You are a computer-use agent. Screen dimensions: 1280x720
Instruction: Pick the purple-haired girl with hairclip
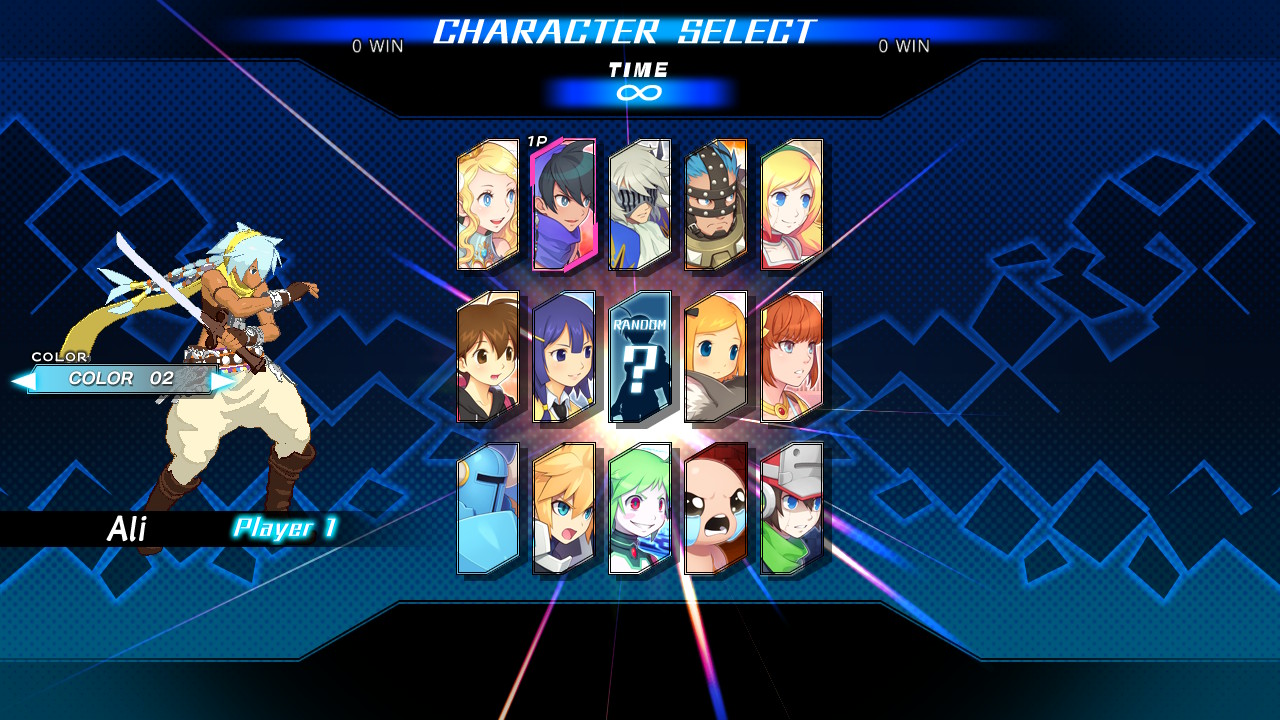(x=564, y=357)
